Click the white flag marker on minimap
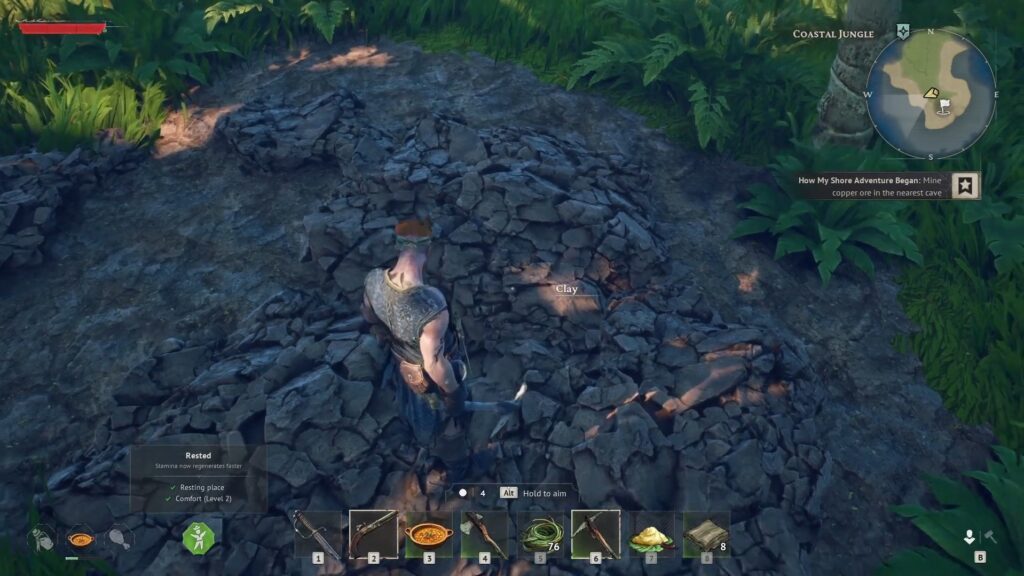The image size is (1024, 576). click(942, 104)
